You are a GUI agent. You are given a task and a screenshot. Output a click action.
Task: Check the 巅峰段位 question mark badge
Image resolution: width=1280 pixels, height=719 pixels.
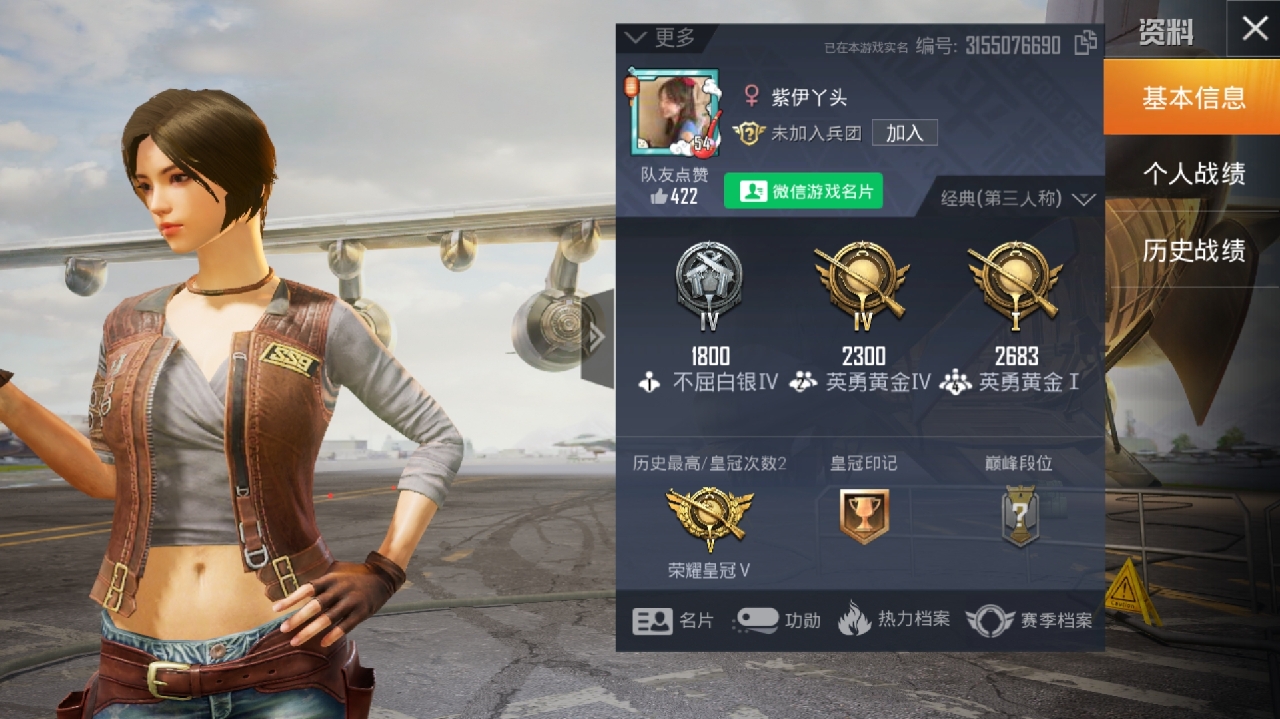1018,517
